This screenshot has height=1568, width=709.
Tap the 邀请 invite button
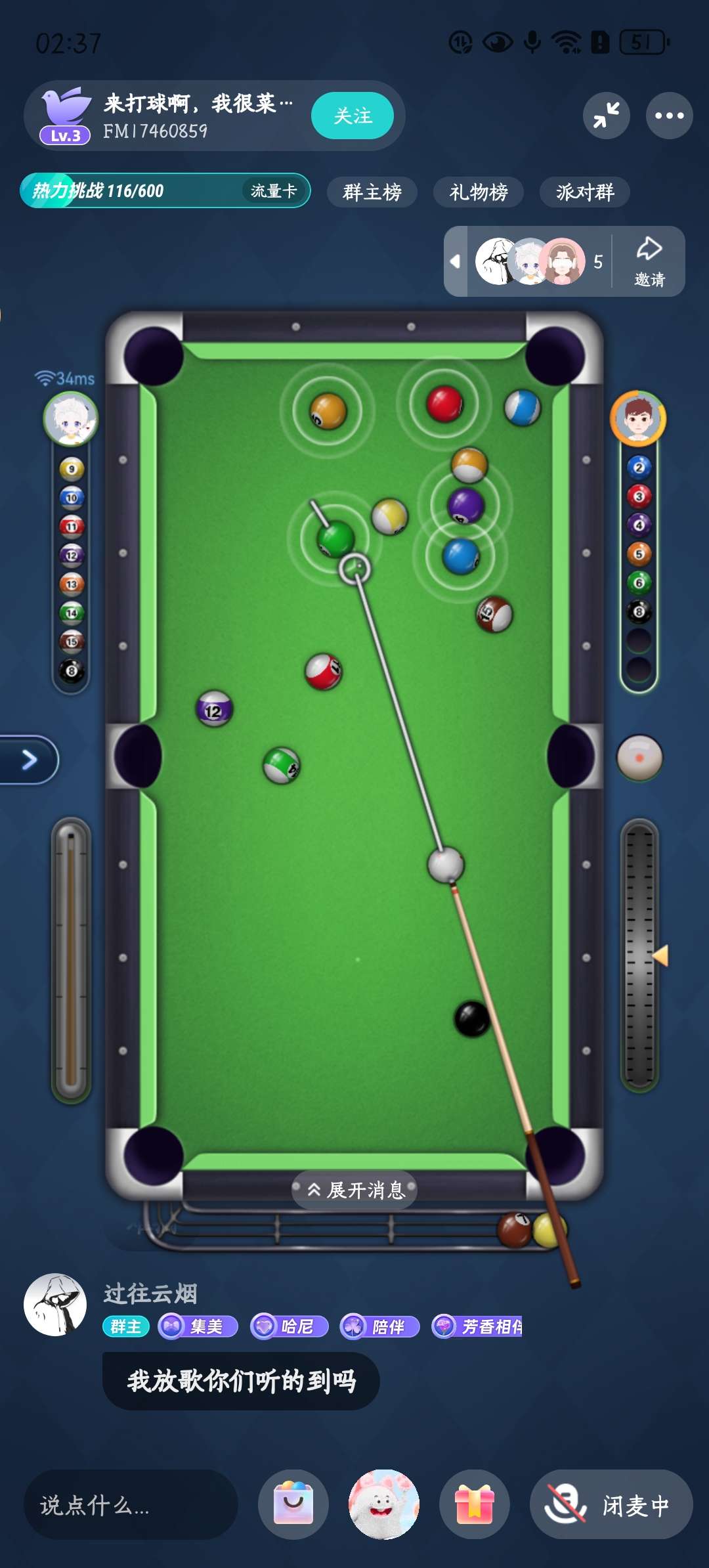[649, 261]
